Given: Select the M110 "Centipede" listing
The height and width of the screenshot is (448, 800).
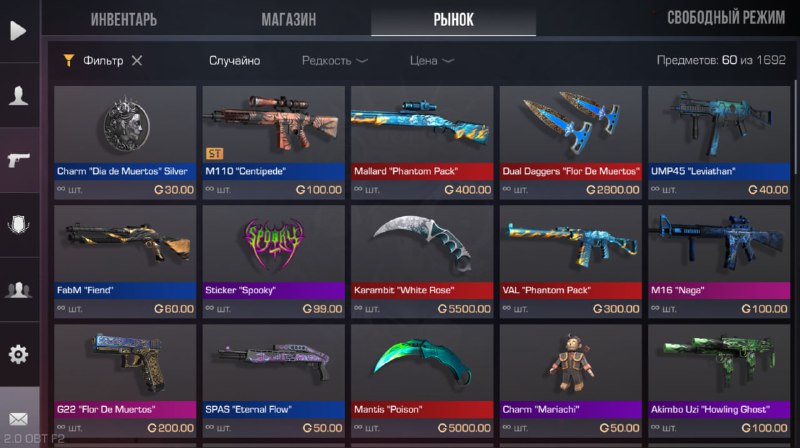Looking at the screenshot, I should [271, 141].
